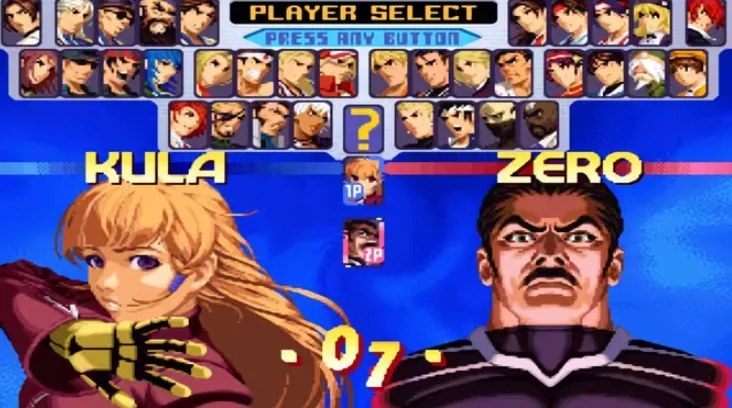Select Athena in the red hat

pyautogui.click(x=562, y=72)
